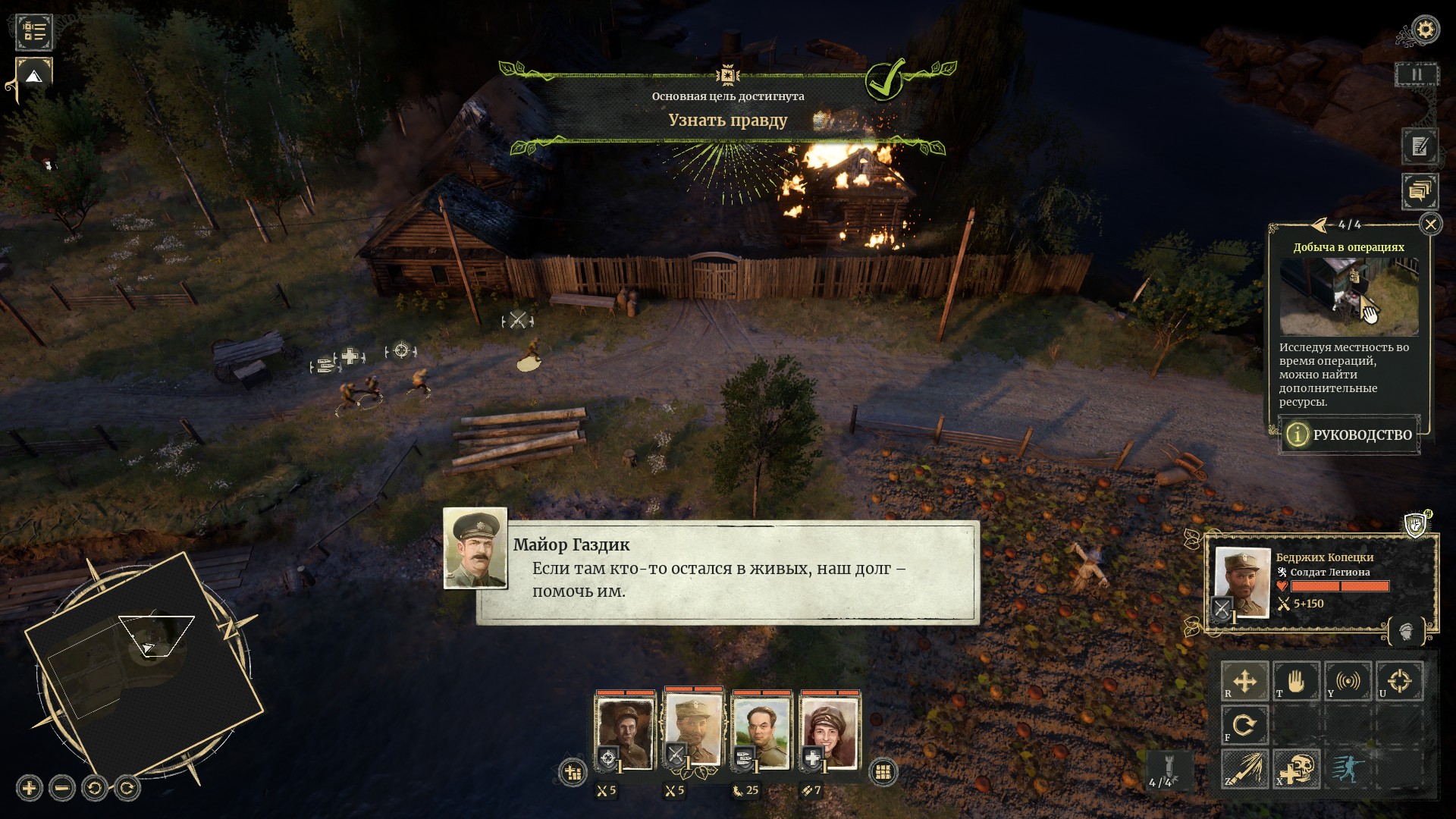Image resolution: width=1456 pixels, height=819 pixels.
Task: Select the female medic squad portrait
Action: pos(830,733)
